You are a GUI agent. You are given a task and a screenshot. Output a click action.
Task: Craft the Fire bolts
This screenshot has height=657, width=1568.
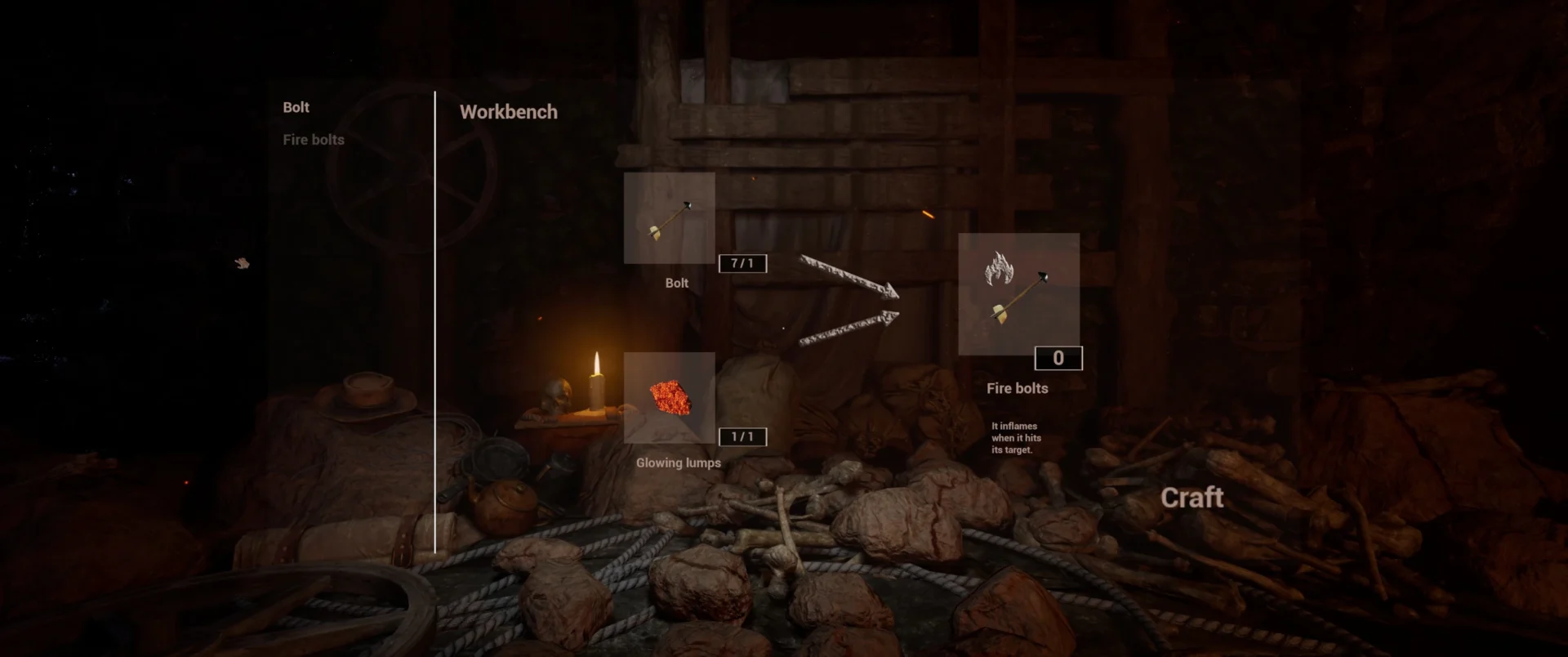tap(1192, 497)
